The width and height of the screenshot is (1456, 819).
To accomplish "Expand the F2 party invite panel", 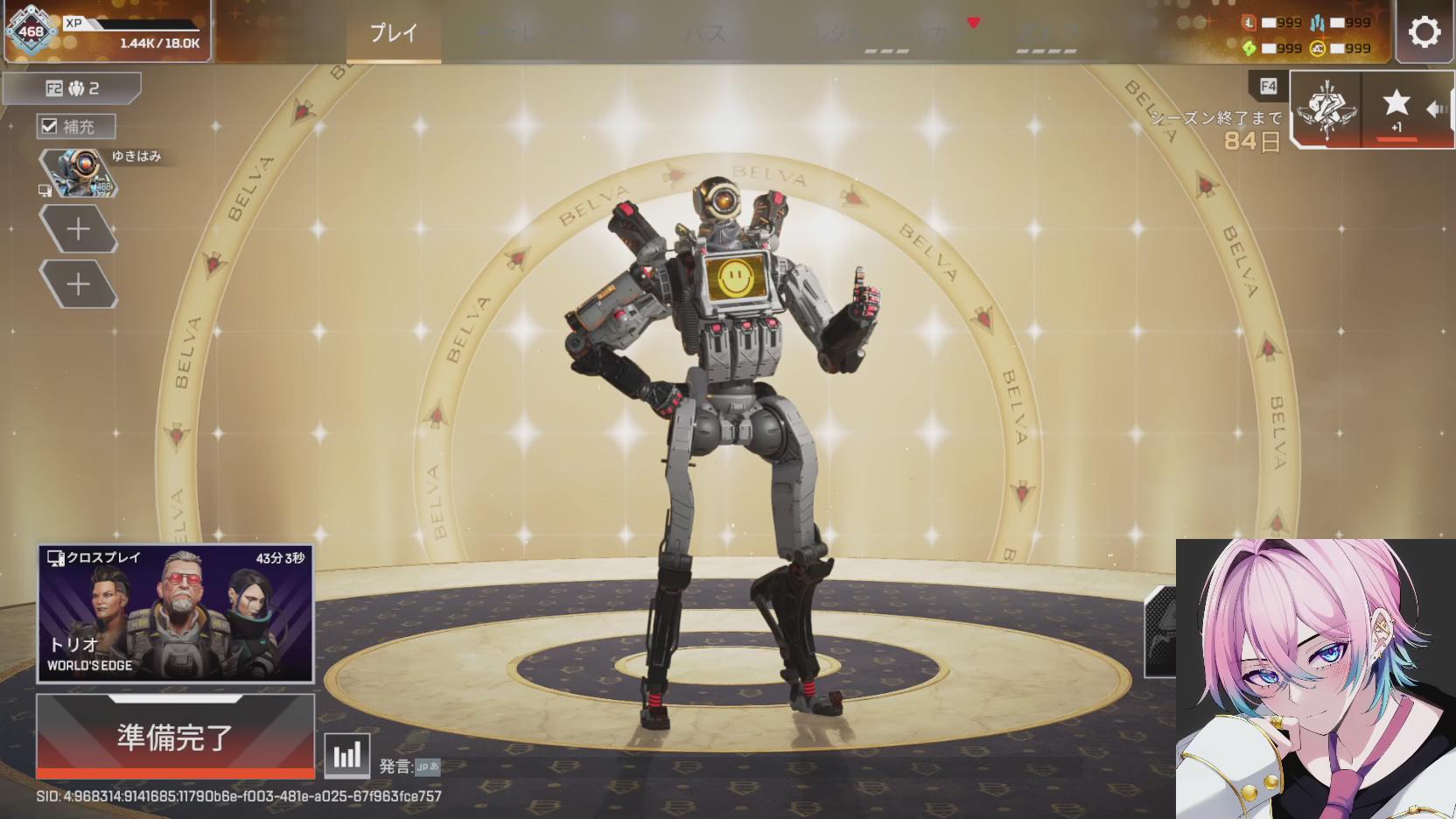I will 72,87.
